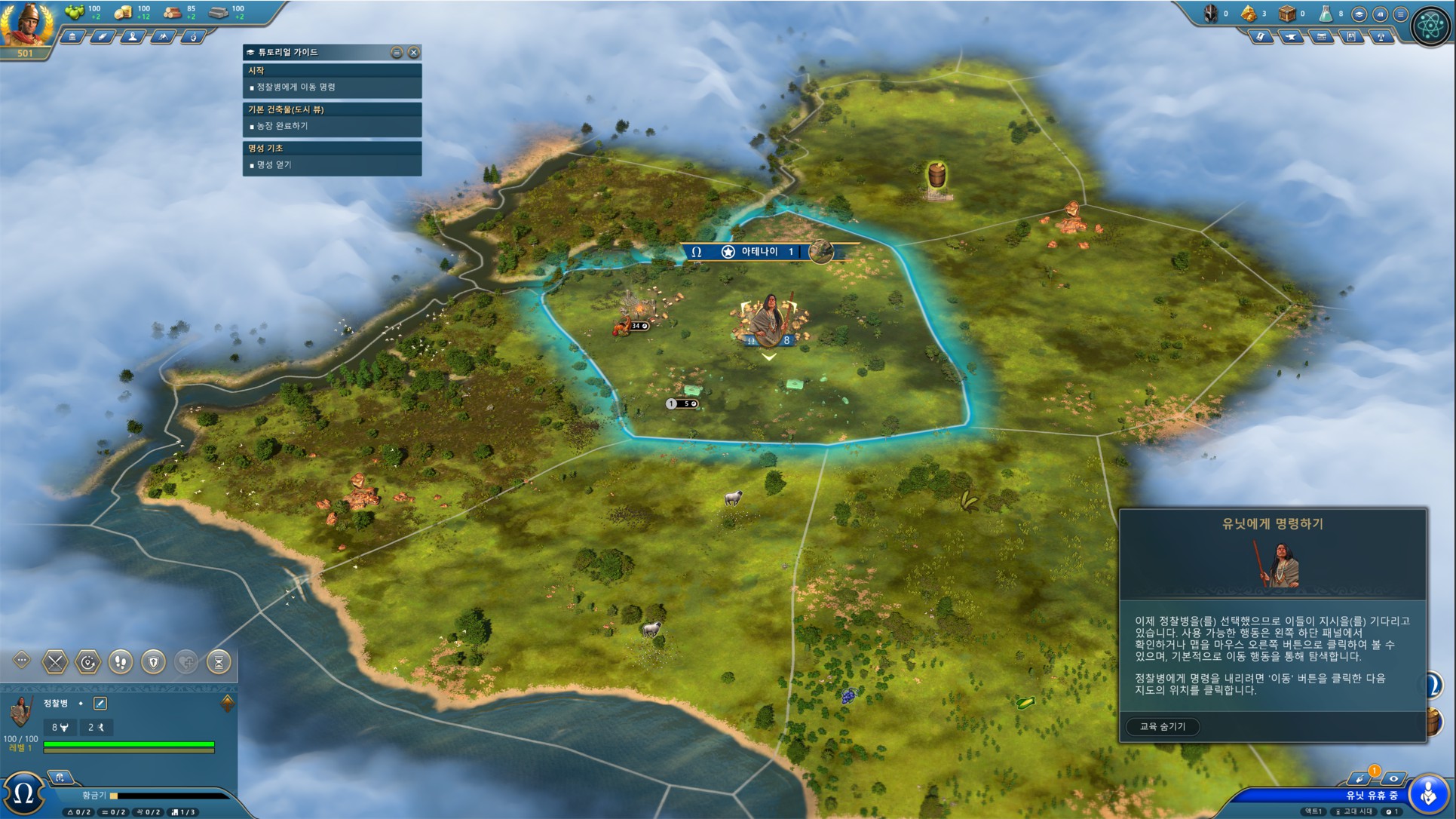The image size is (1456, 819).
Task: Open the tutorial guide list menu button
Action: (x=397, y=52)
